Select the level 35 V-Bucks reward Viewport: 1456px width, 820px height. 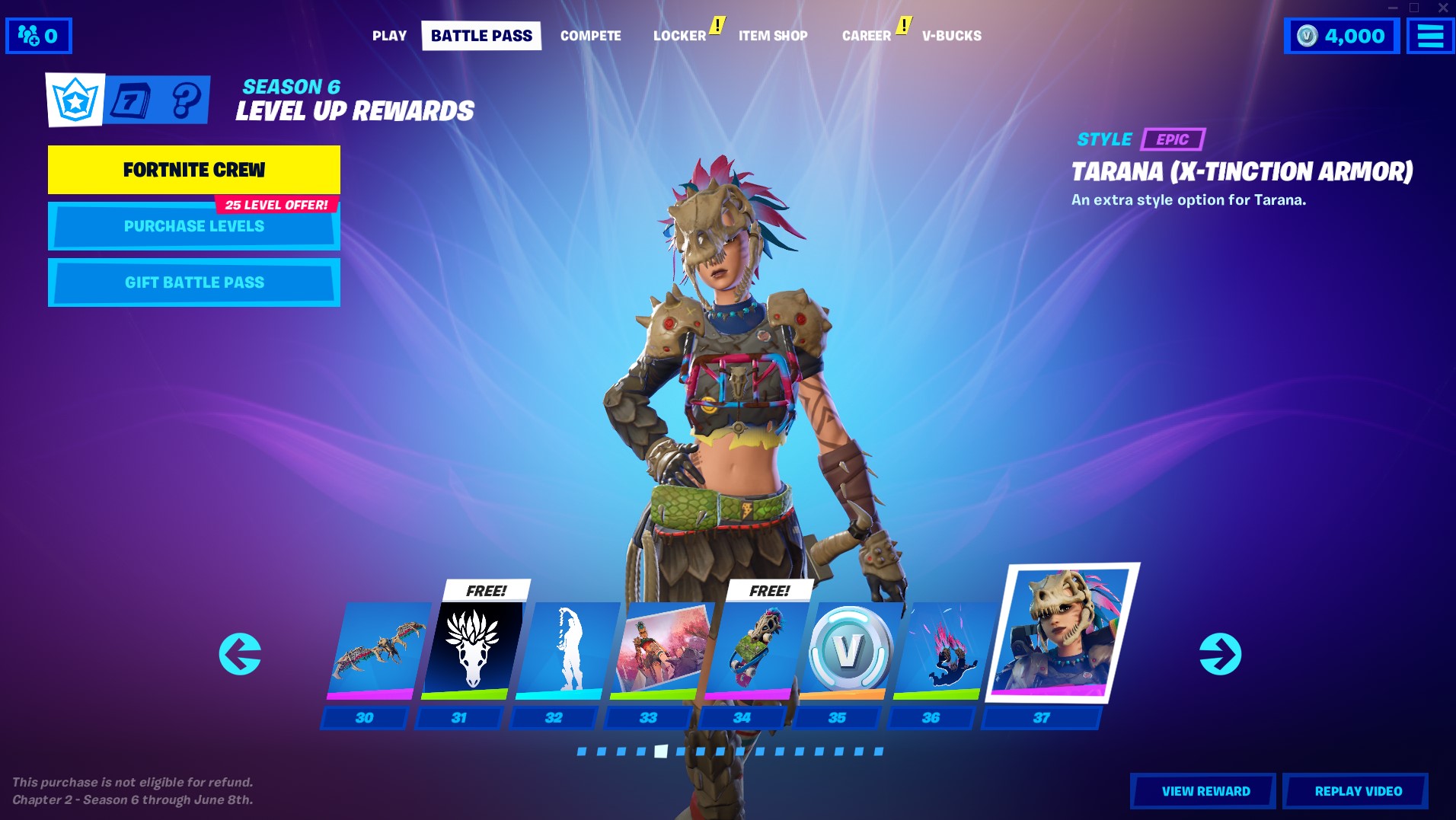848,651
